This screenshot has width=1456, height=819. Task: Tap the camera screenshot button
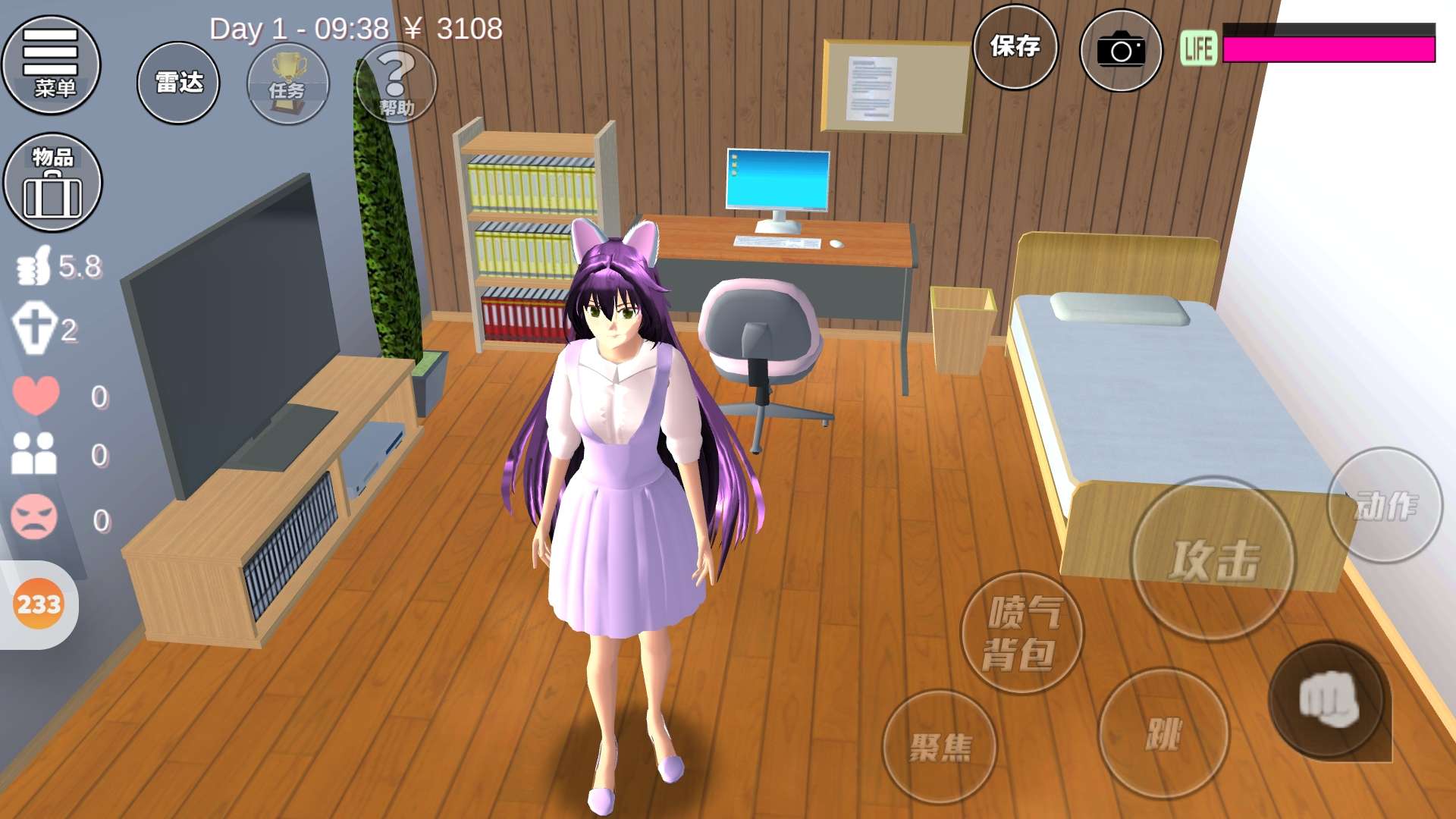tap(1120, 50)
